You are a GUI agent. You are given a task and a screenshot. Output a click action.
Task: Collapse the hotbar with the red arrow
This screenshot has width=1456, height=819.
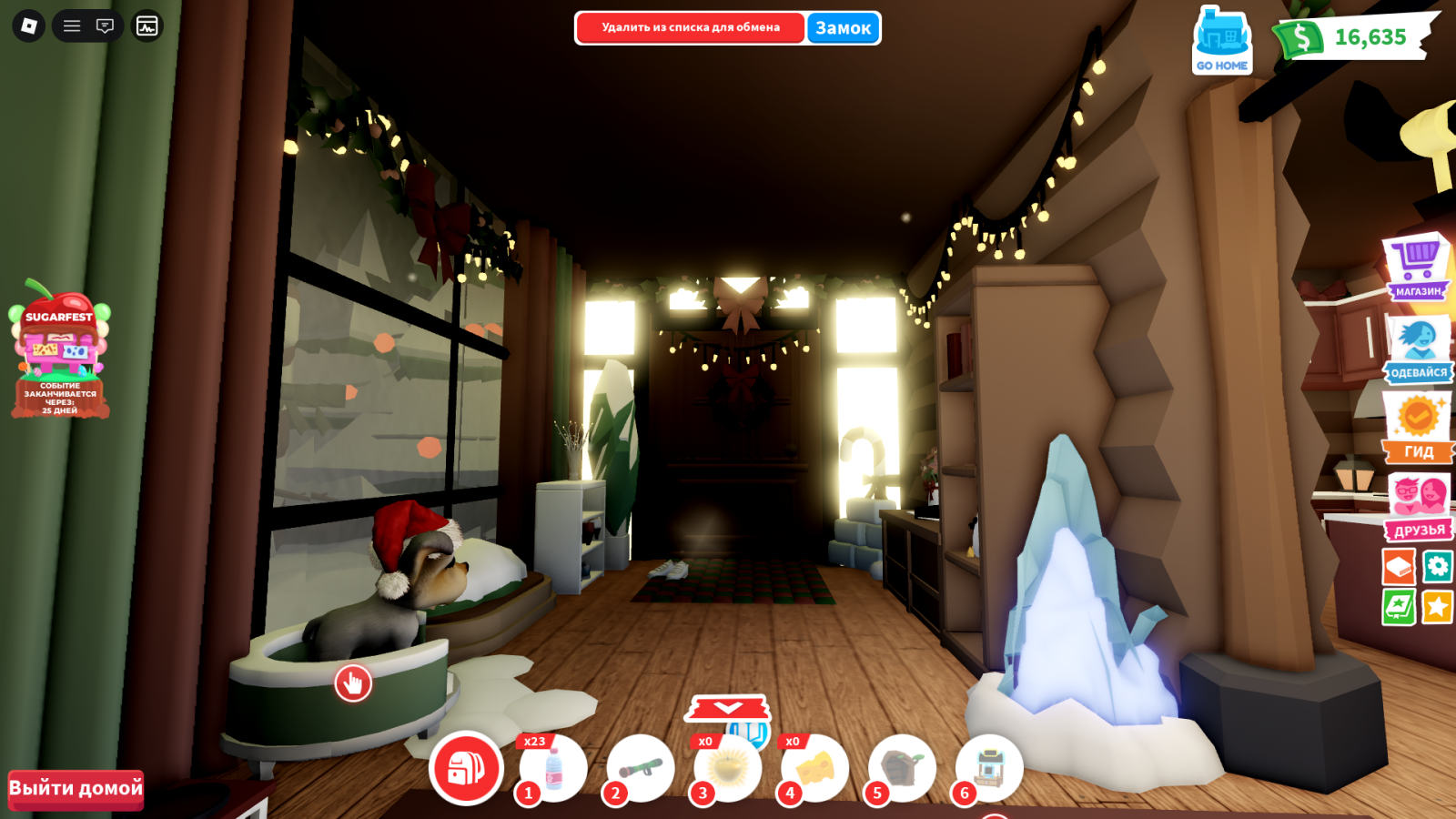[x=728, y=708]
